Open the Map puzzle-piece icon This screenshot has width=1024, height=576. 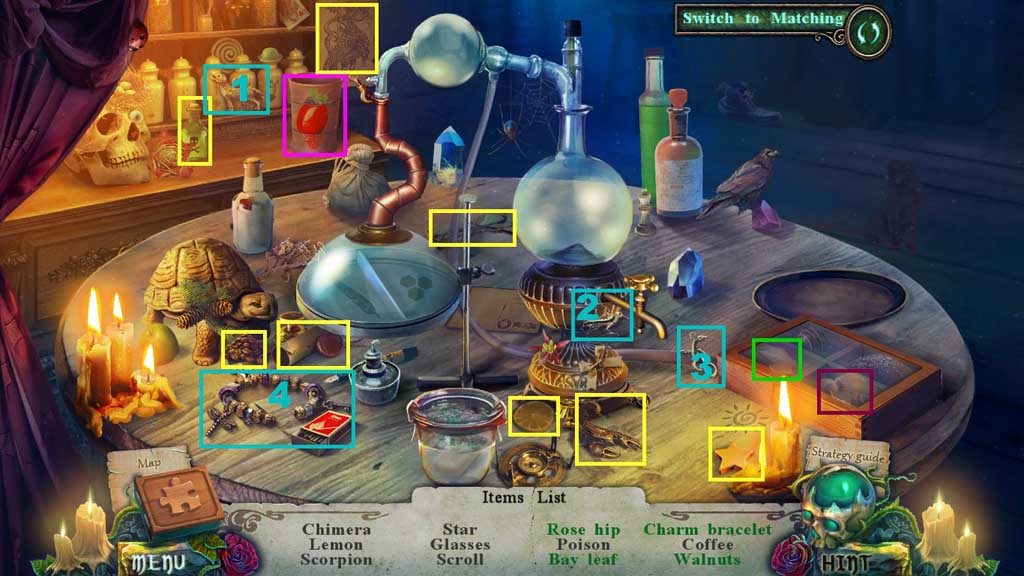[x=180, y=497]
